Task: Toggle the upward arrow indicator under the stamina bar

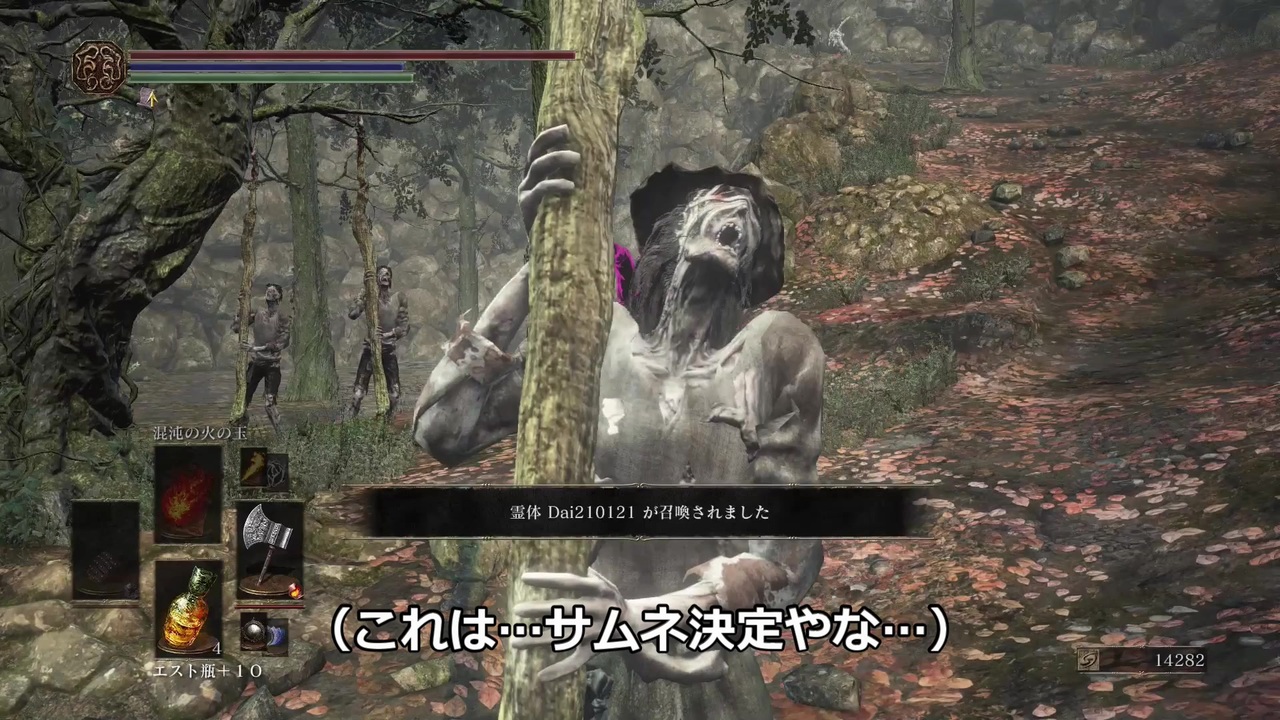Action: coord(153,100)
